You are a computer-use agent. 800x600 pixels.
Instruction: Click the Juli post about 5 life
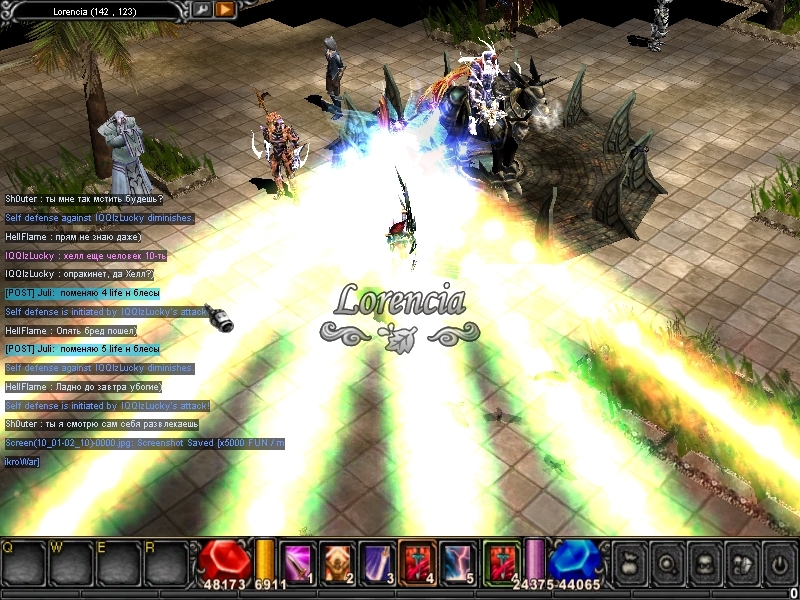(x=82, y=349)
